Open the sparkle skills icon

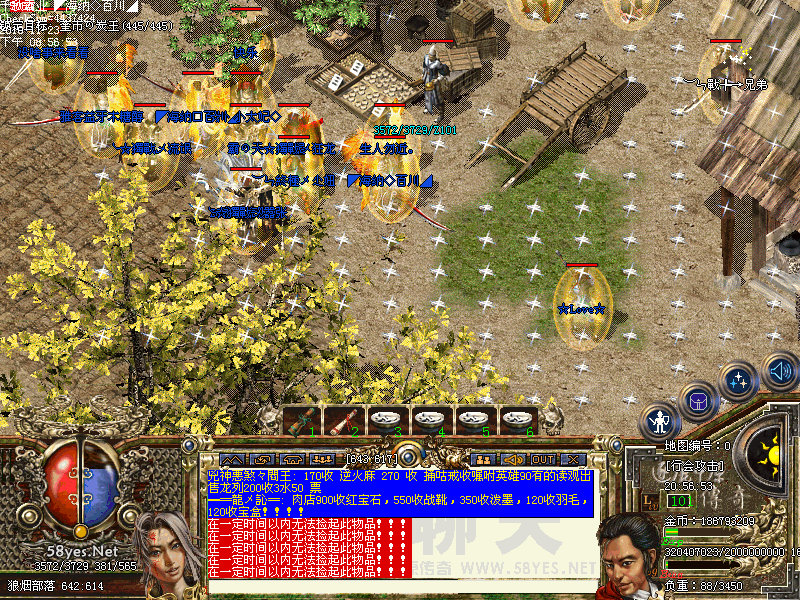click(739, 381)
